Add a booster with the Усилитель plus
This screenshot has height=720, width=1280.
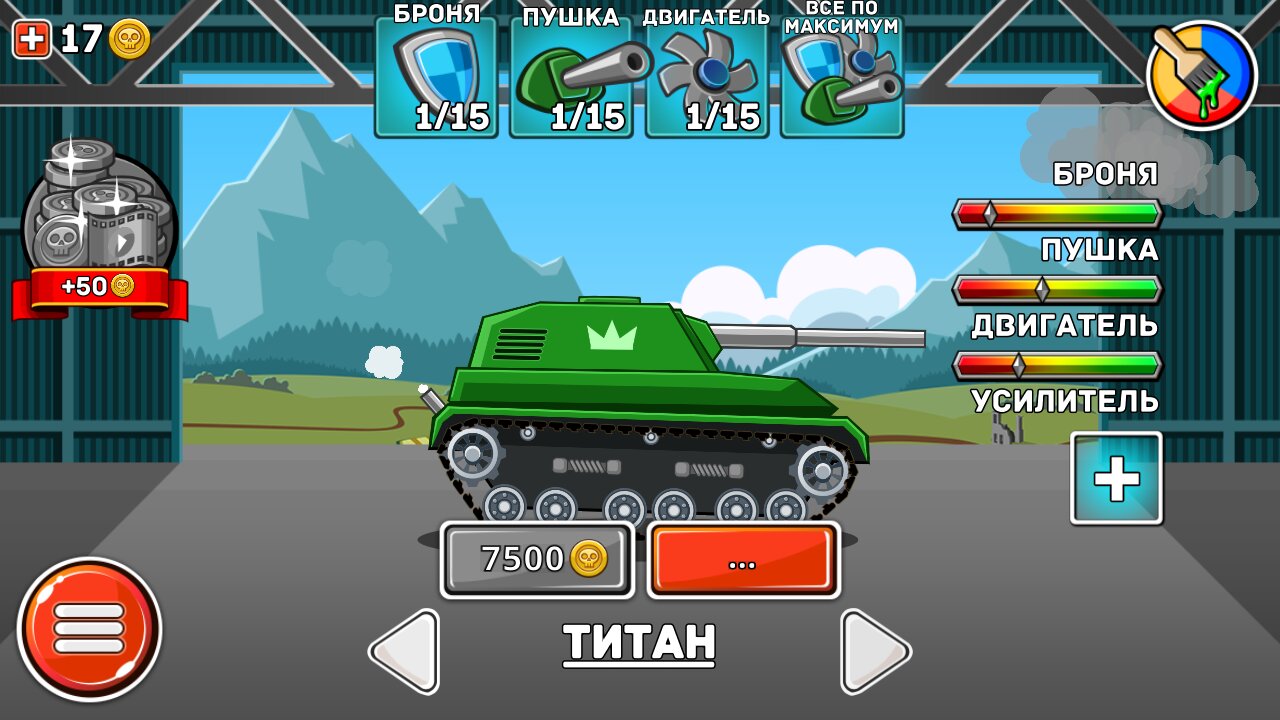pyautogui.click(x=1116, y=479)
